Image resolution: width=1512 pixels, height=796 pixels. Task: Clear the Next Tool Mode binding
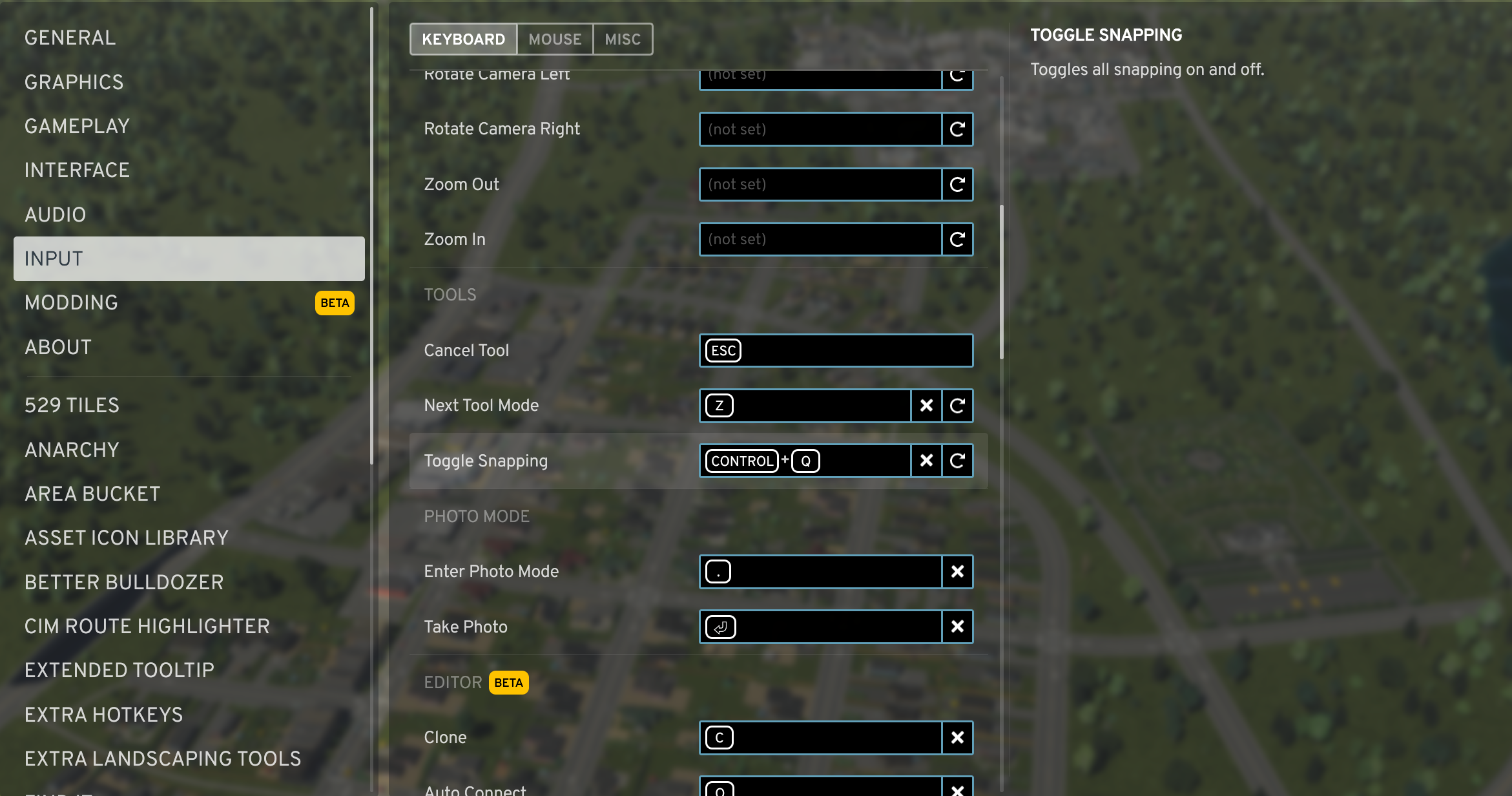[x=926, y=406]
